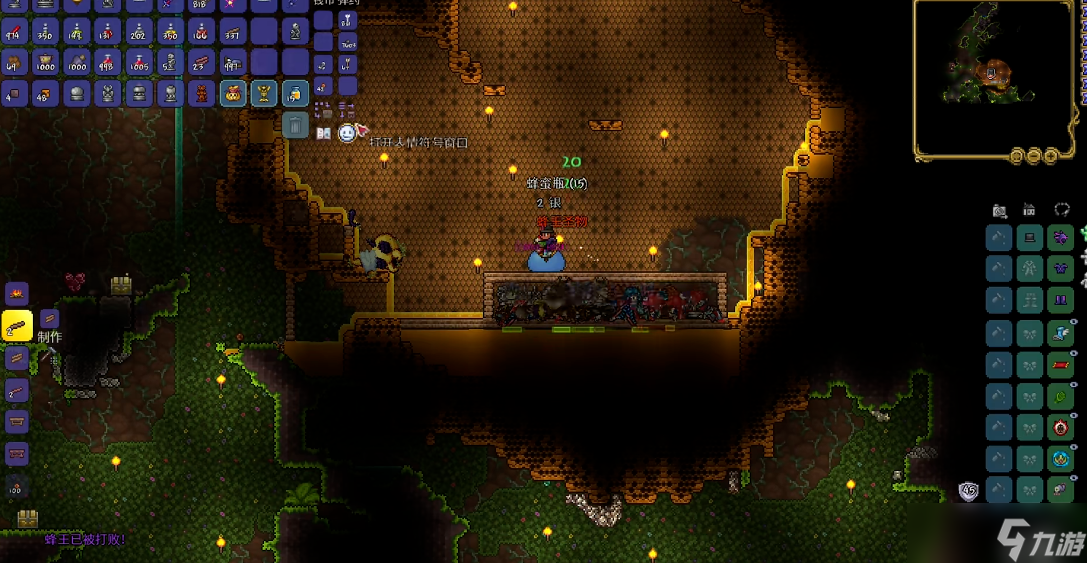Select the purple robe armor slot
The width and height of the screenshot is (1087, 563).
pyautogui.click(x=1060, y=268)
